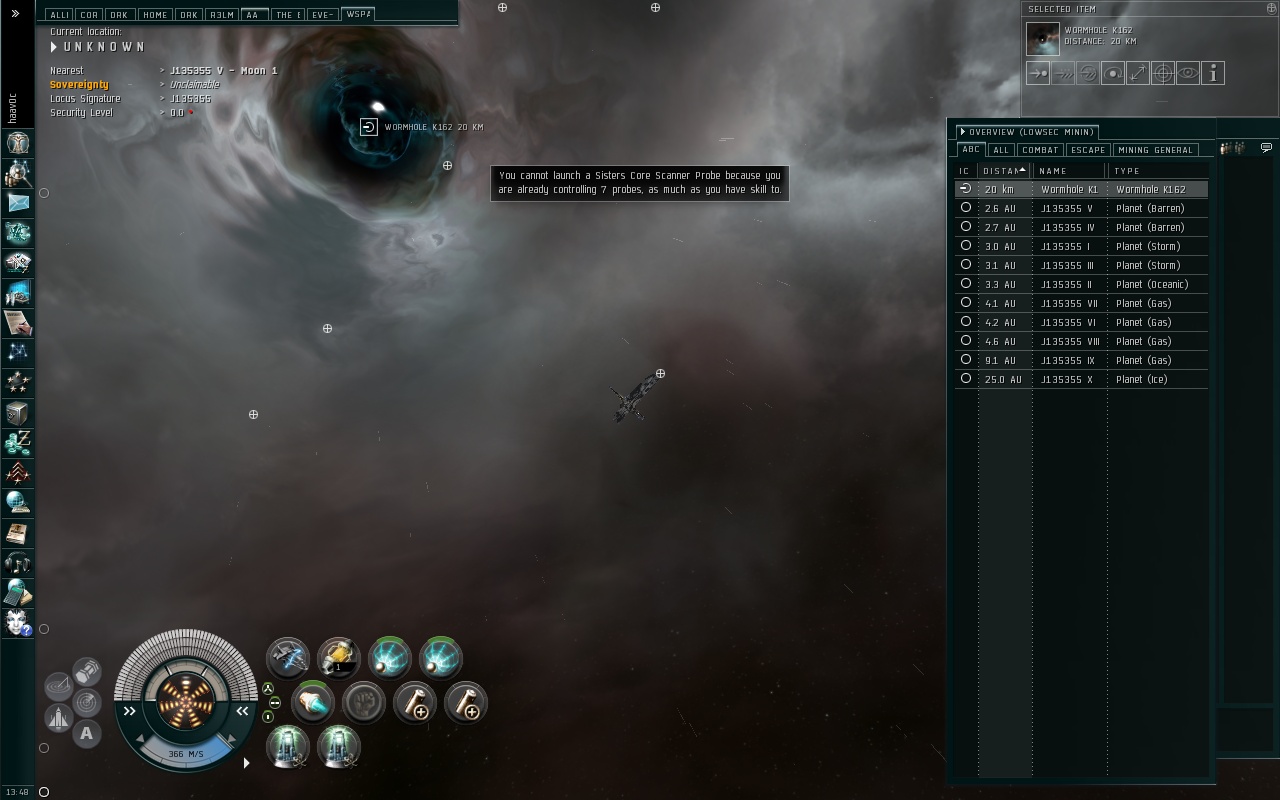Open the WSP chat channel tab
This screenshot has height=800, width=1280.
click(x=357, y=14)
